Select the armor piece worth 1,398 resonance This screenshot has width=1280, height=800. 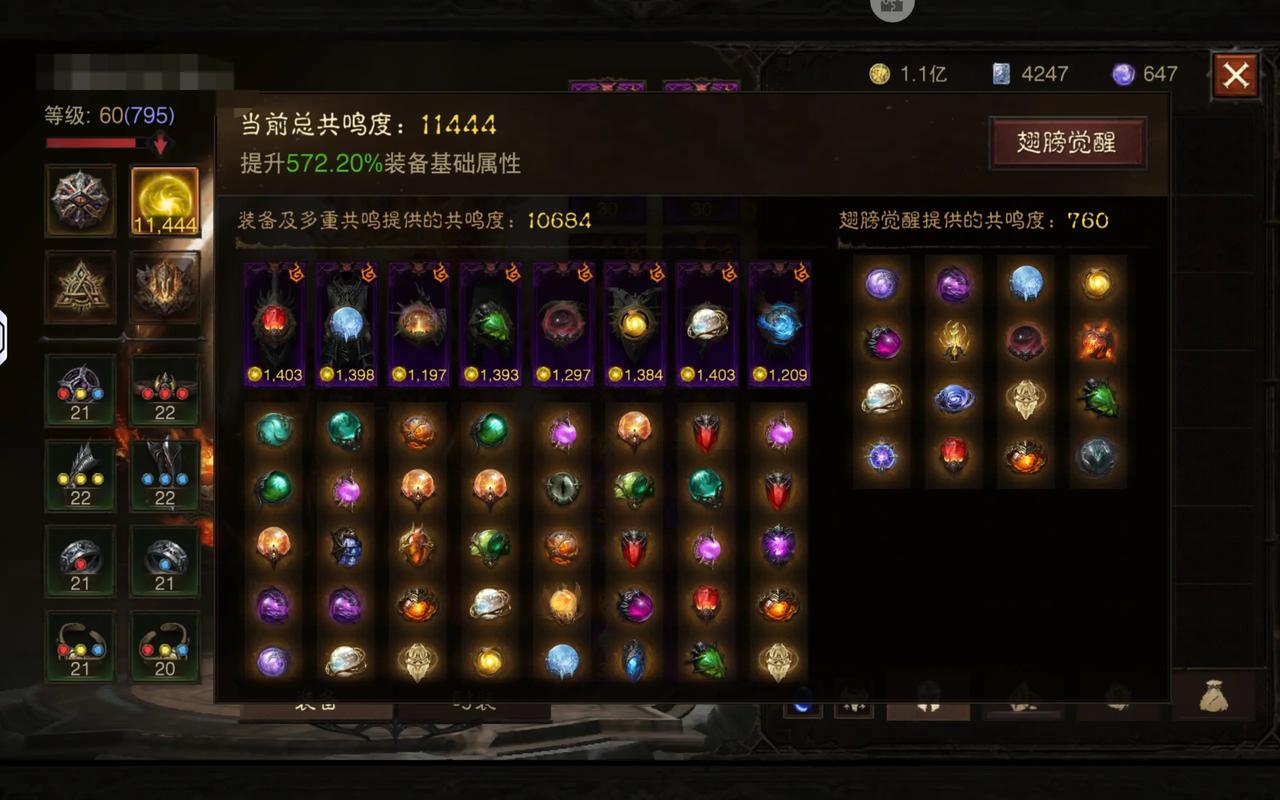click(x=345, y=320)
